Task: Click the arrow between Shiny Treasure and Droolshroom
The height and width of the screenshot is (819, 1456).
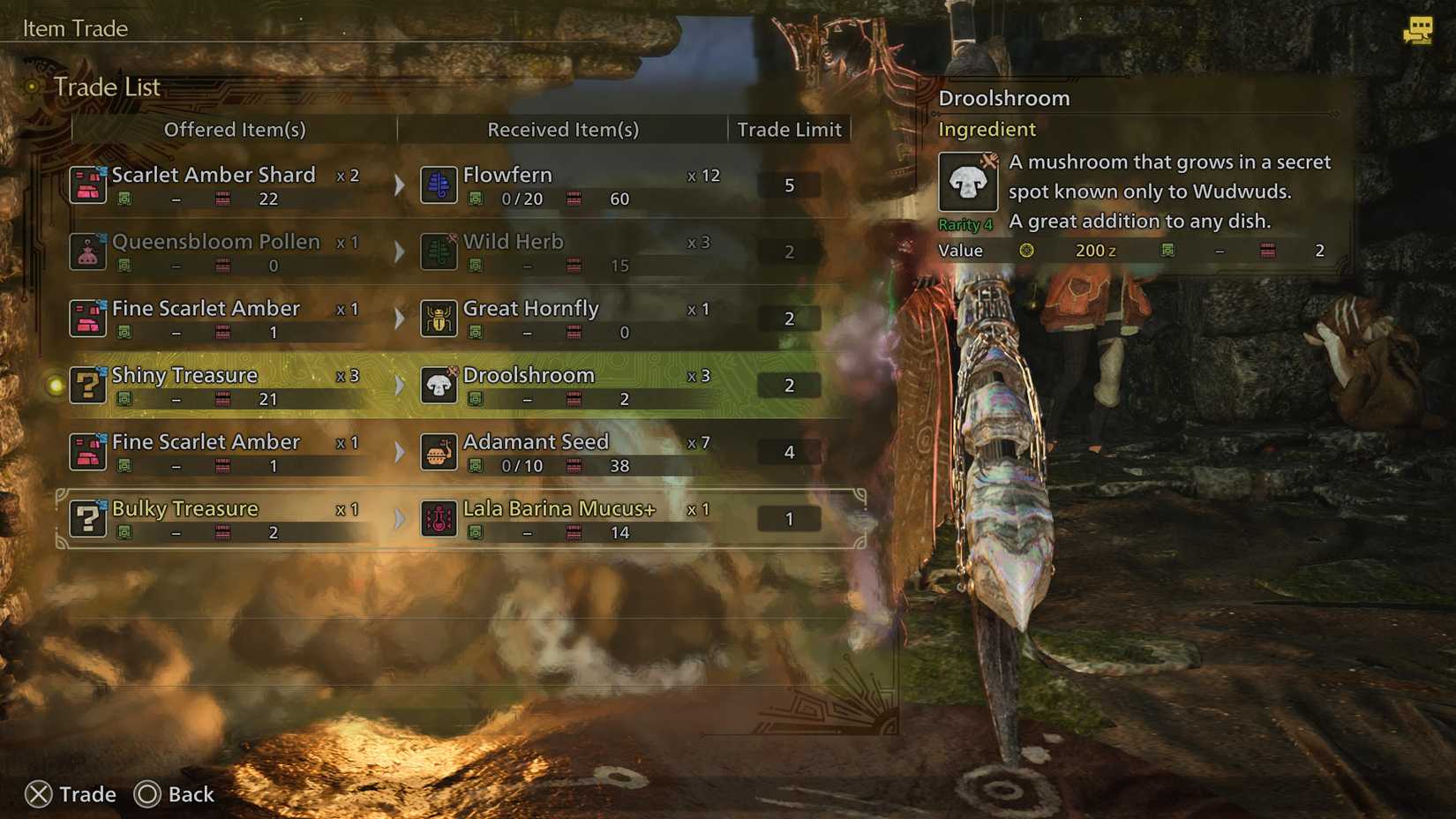Action: point(400,385)
